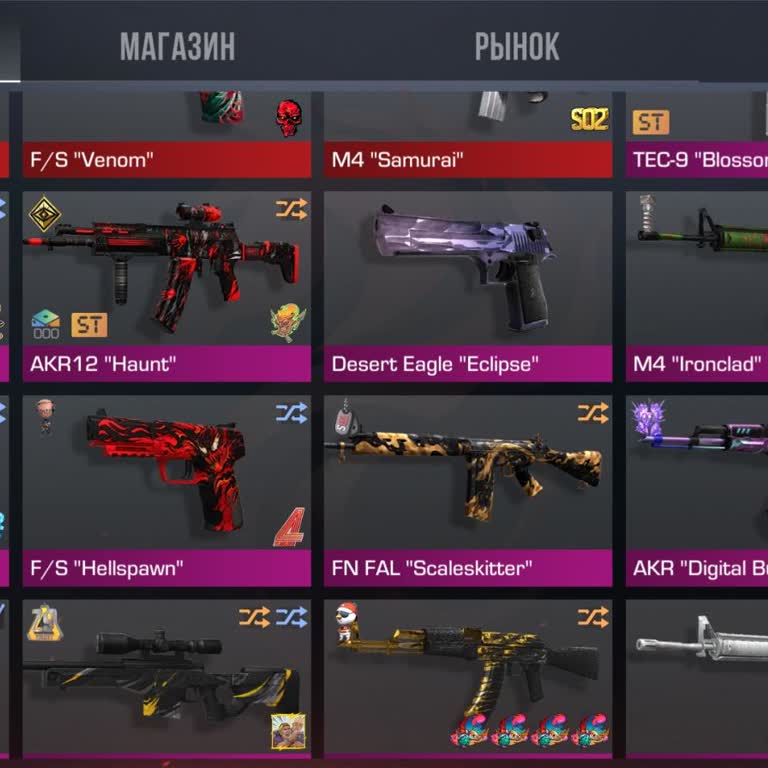Open the РЫНОК tab

click(x=516, y=46)
